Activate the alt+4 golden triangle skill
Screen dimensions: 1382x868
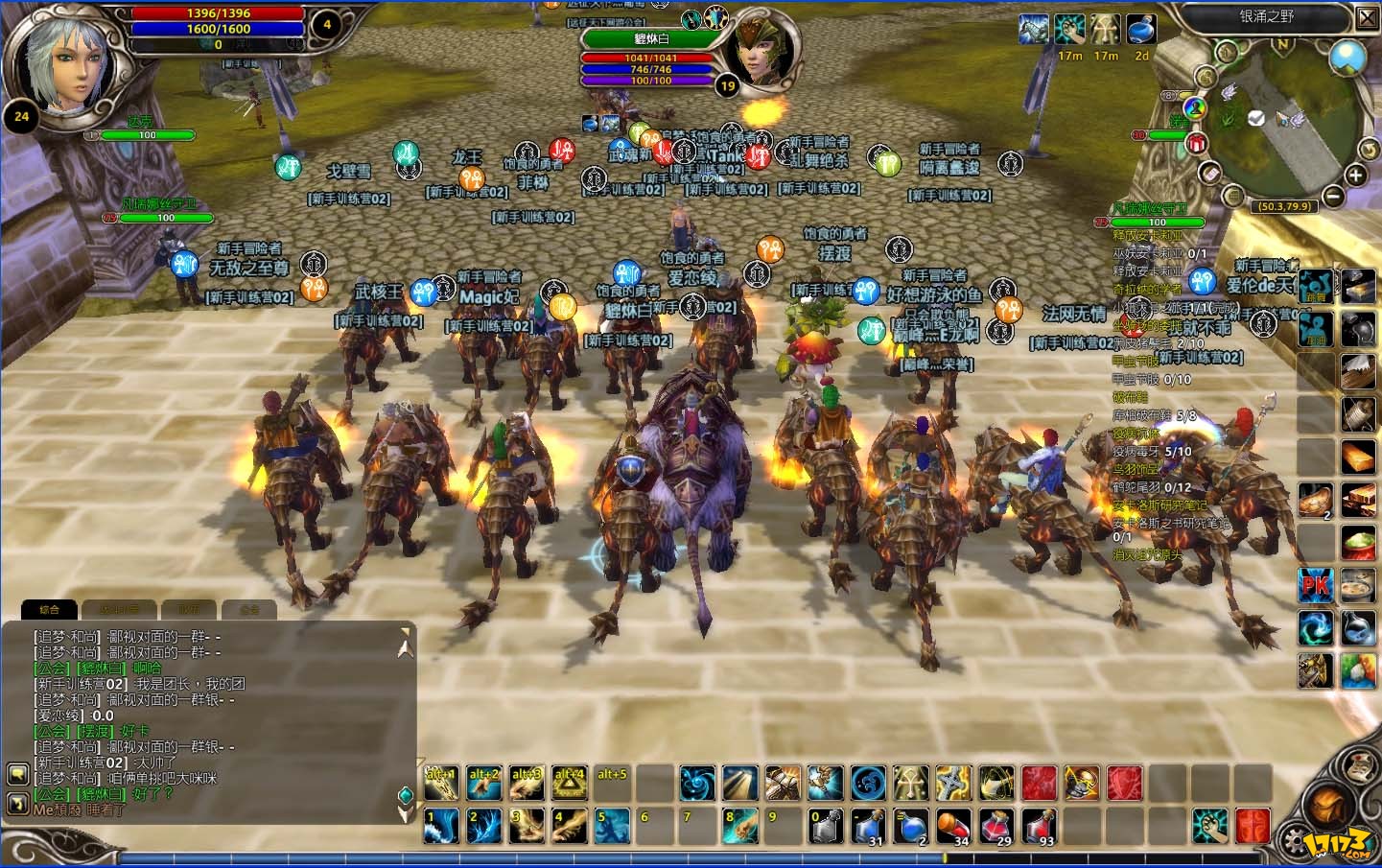coord(569,784)
